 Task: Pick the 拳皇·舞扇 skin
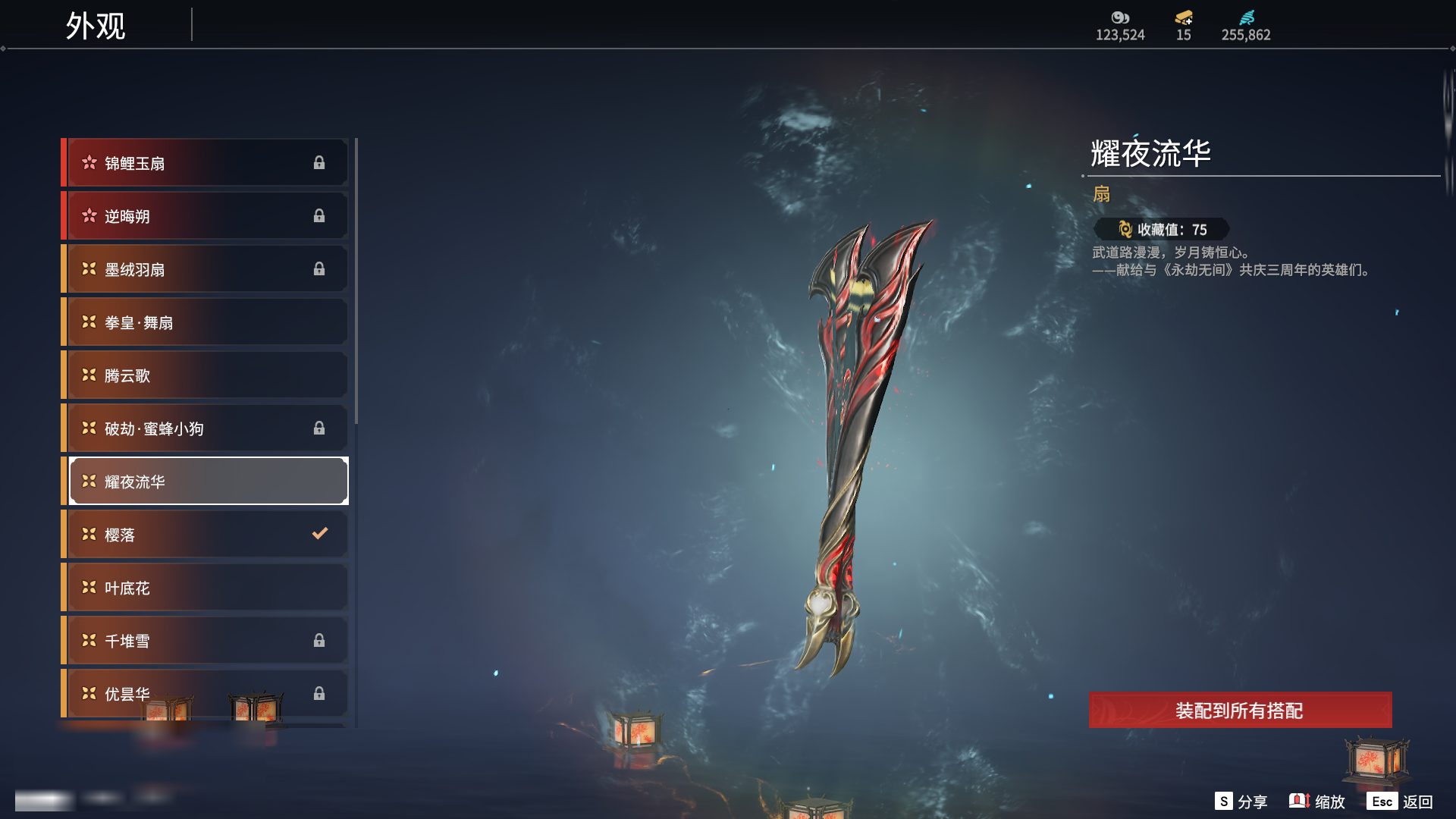coord(206,322)
